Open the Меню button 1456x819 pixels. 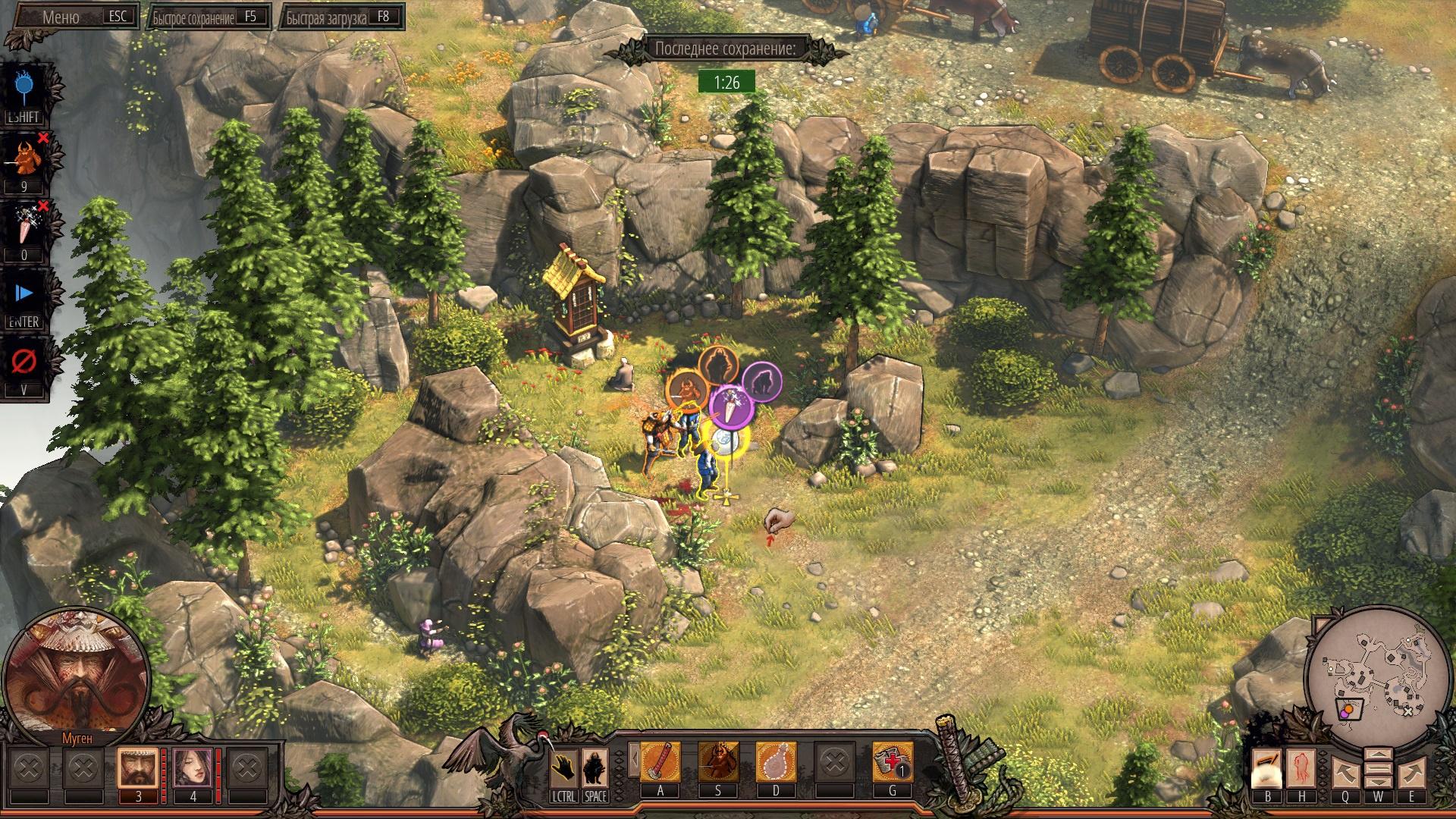[72, 17]
